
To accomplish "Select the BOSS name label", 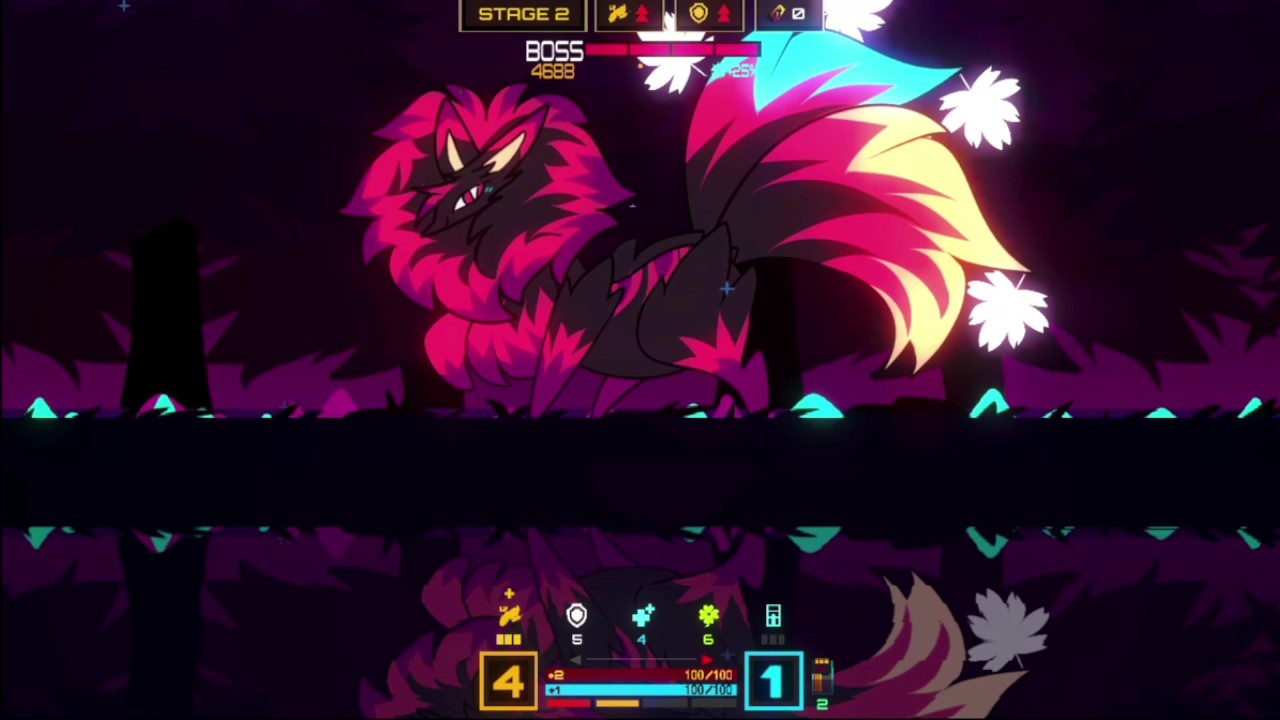I will 553,51.
